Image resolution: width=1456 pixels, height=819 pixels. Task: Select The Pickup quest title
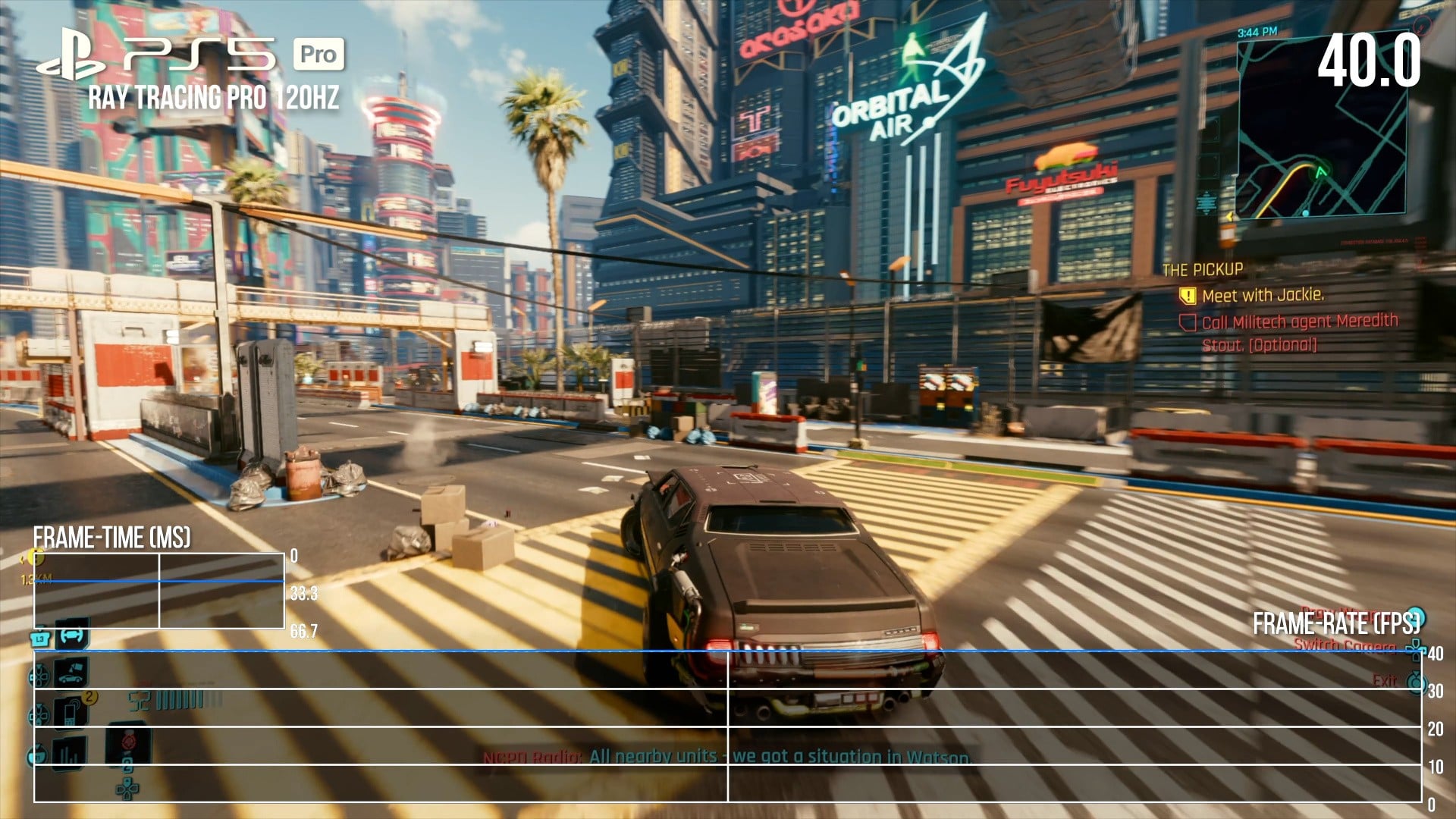pyautogui.click(x=1203, y=269)
